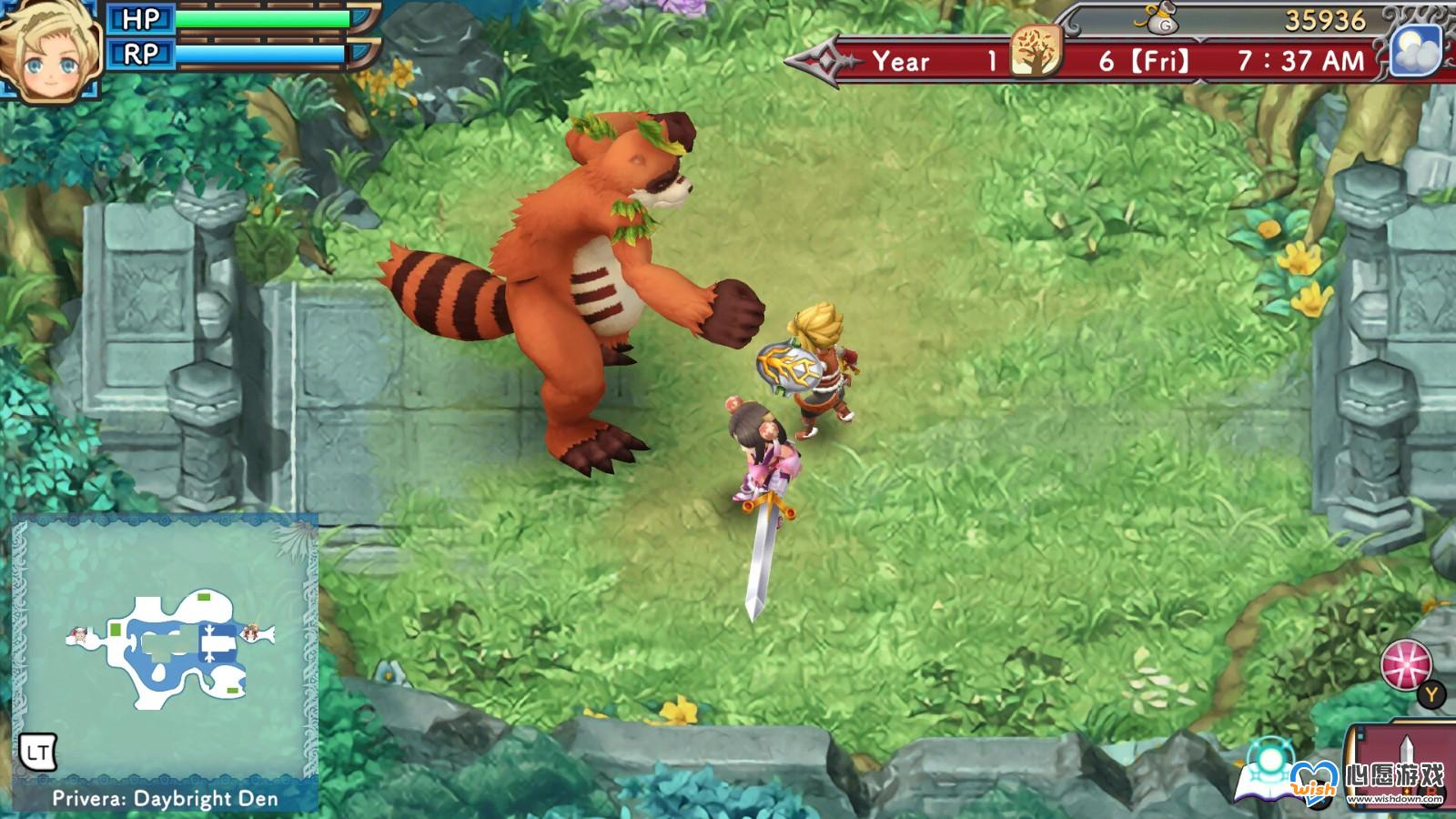
Task: Click the cloudy weather forecast icon
Action: (1417, 52)
